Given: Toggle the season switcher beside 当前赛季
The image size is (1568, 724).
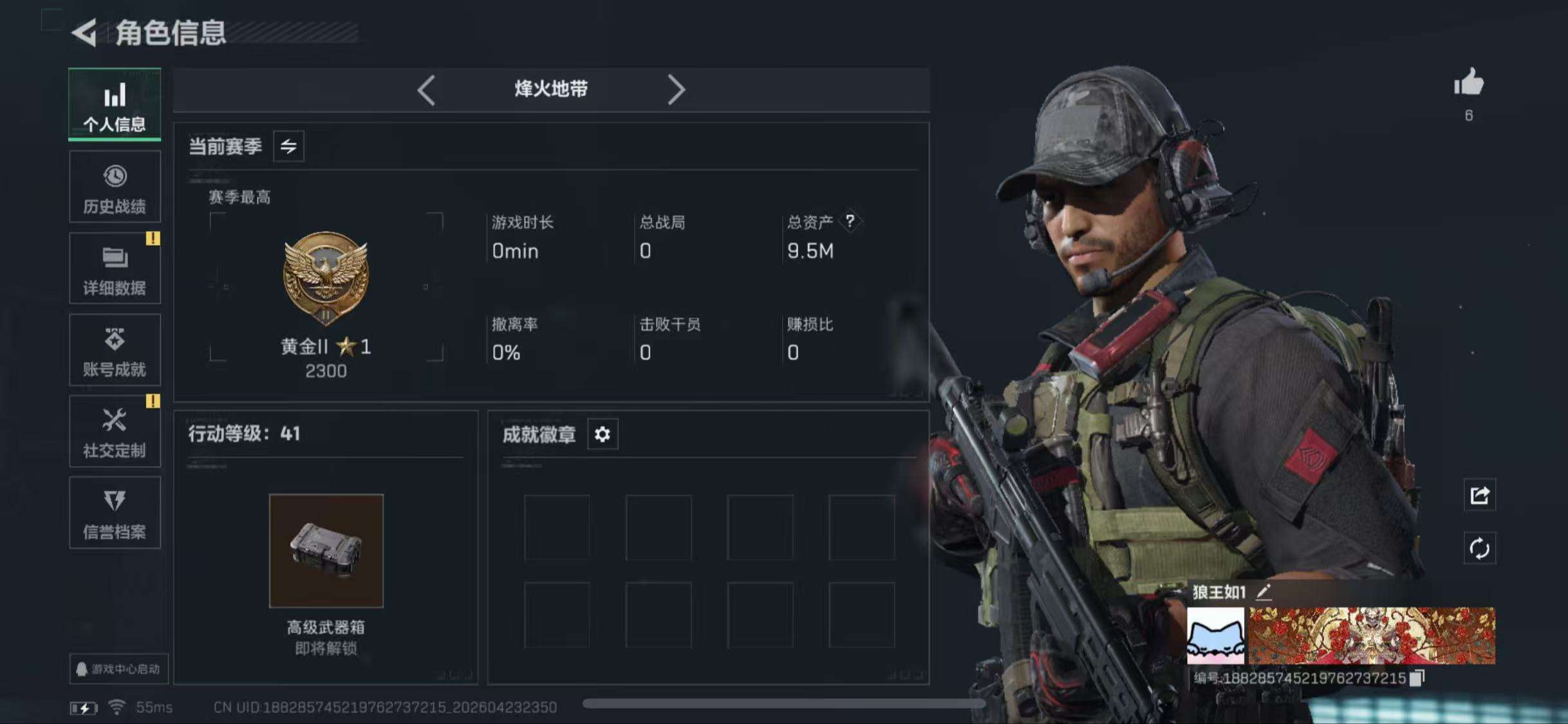Looking at the screenshot, I should click(x=288, y=146).
